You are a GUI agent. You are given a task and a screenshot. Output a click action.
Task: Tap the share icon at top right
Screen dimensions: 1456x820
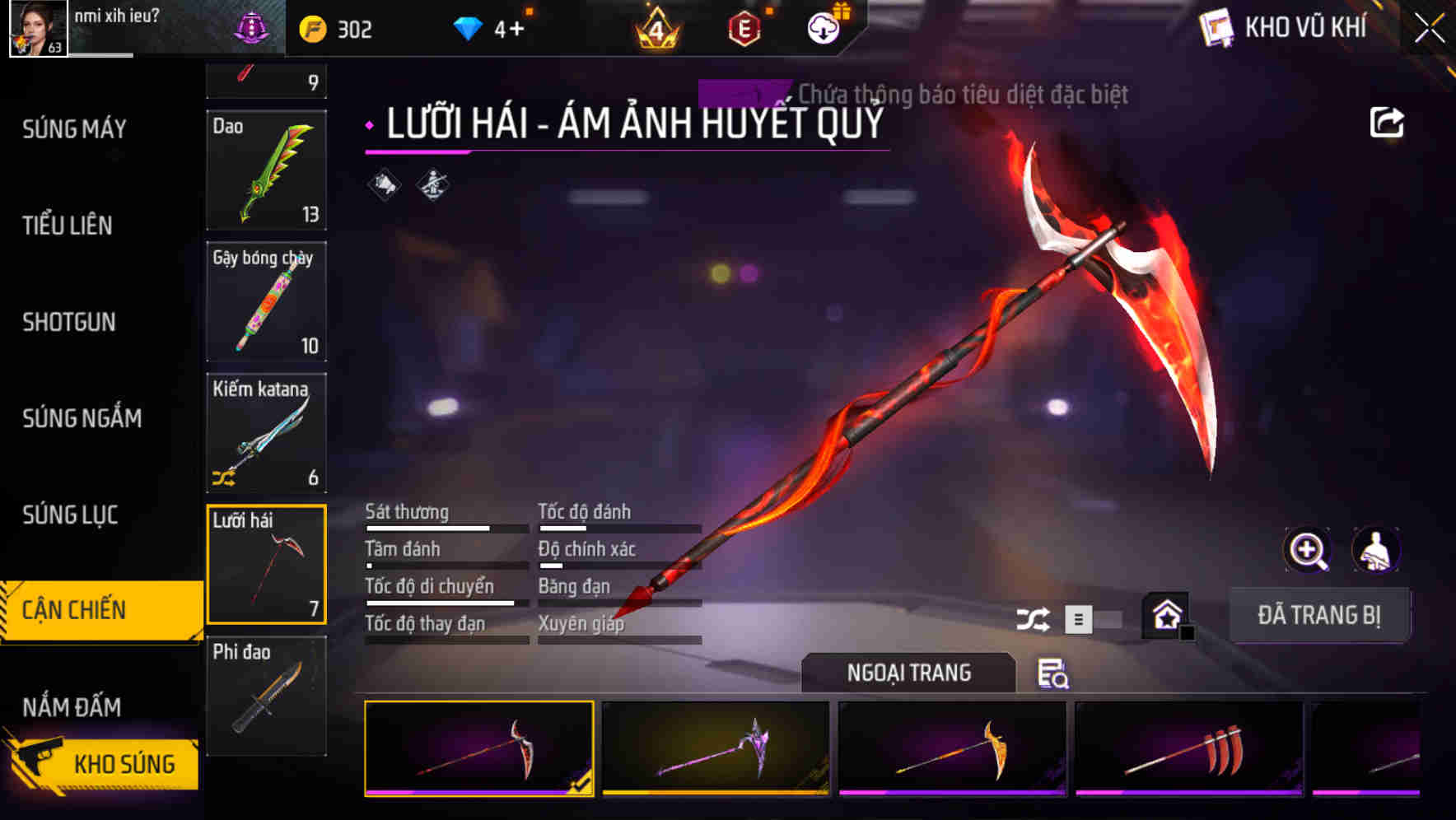click(x=1388, y=122)
